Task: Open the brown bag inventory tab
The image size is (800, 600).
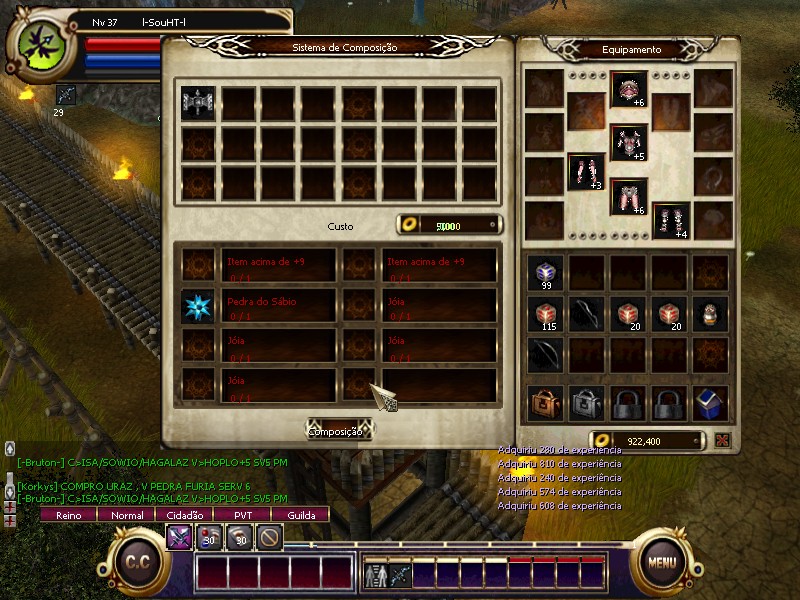Action: pyautogui.click(x=546, y=403)
